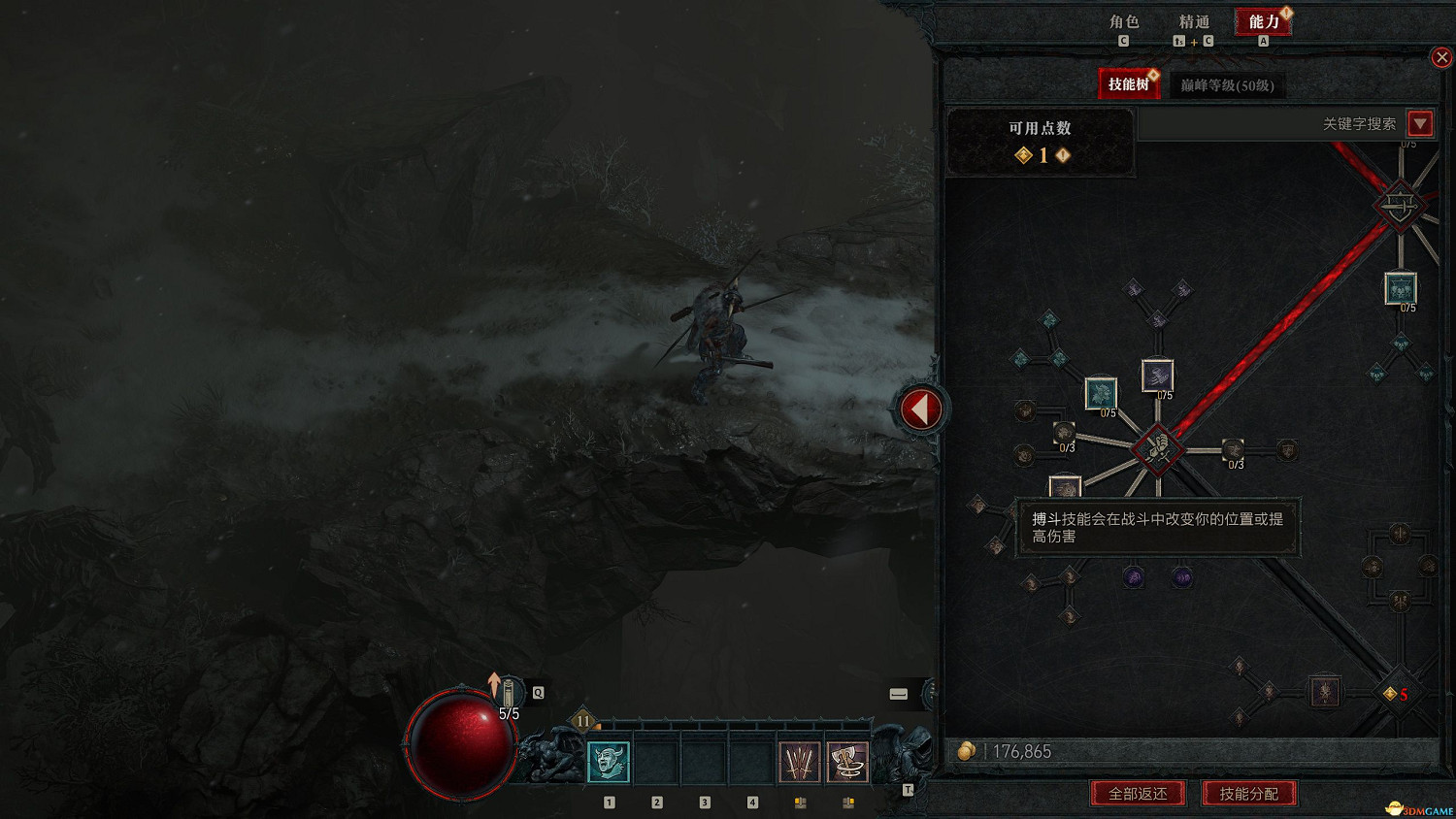Viewport: 1456px width, 819px height.
Task: Choose the crossed-weapons skill on the hotbar
Action: click(800, 762)
